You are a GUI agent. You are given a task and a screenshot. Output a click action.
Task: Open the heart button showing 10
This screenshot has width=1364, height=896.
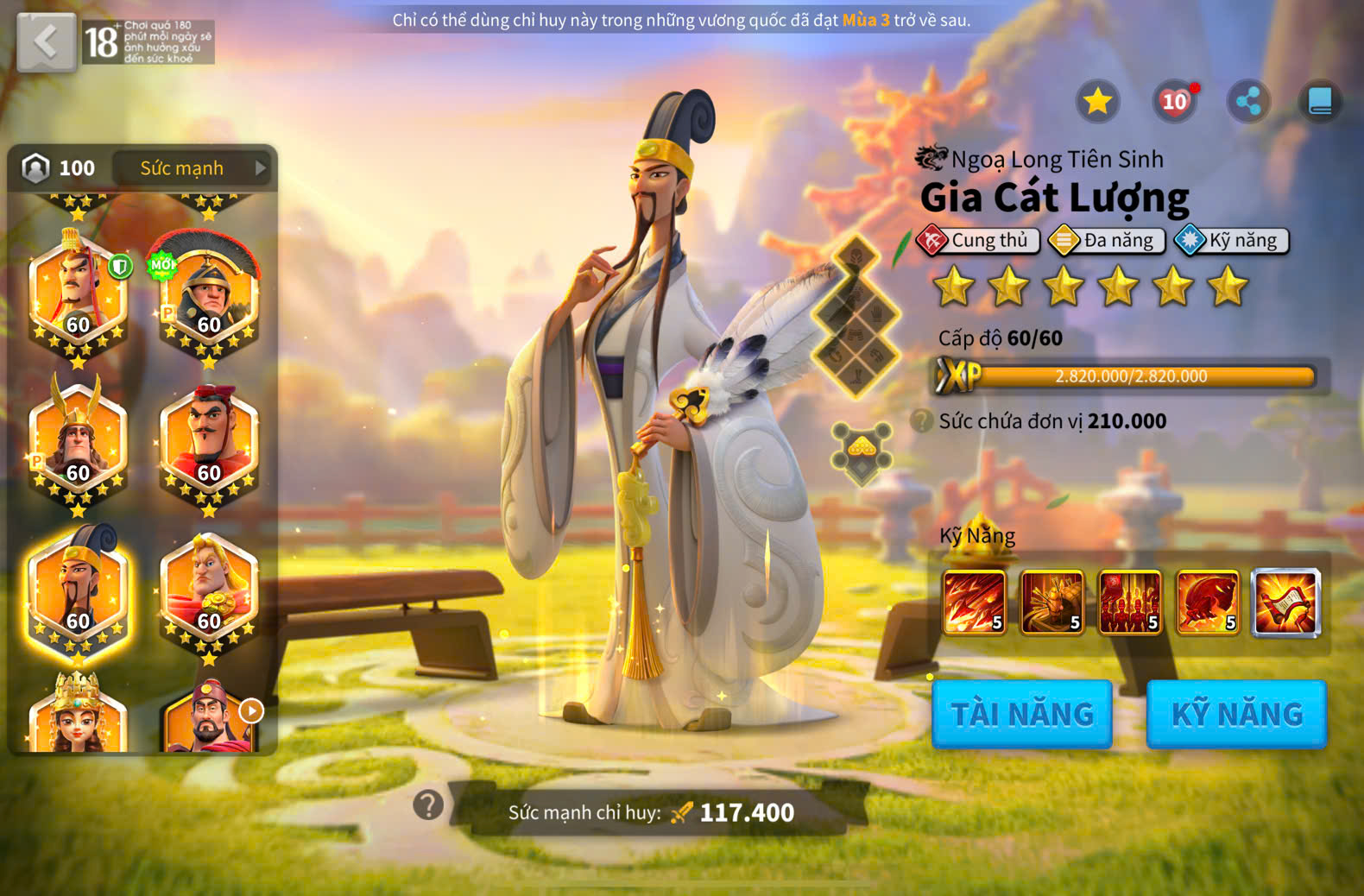click(x=1174, y=102)
